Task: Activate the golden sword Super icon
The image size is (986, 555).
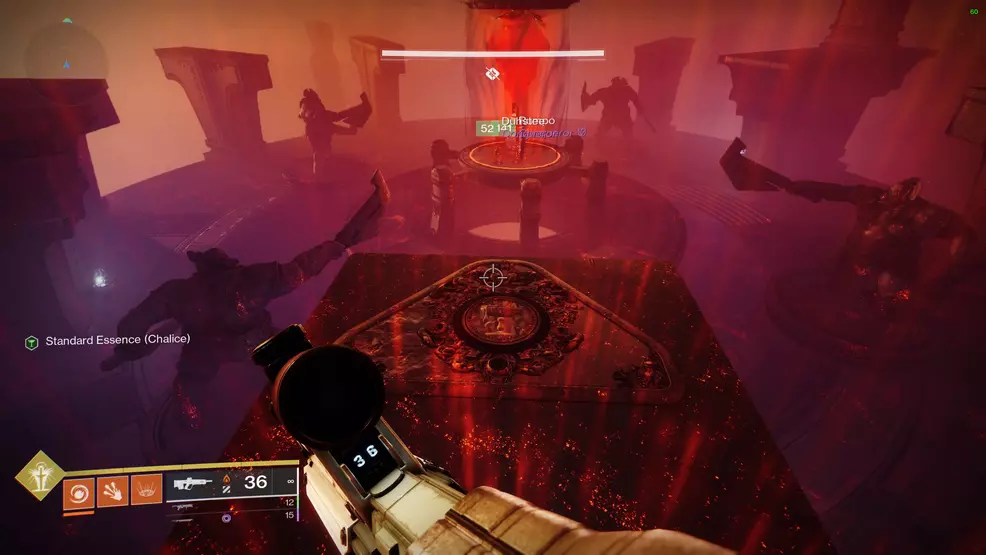Action: [40, 476]
